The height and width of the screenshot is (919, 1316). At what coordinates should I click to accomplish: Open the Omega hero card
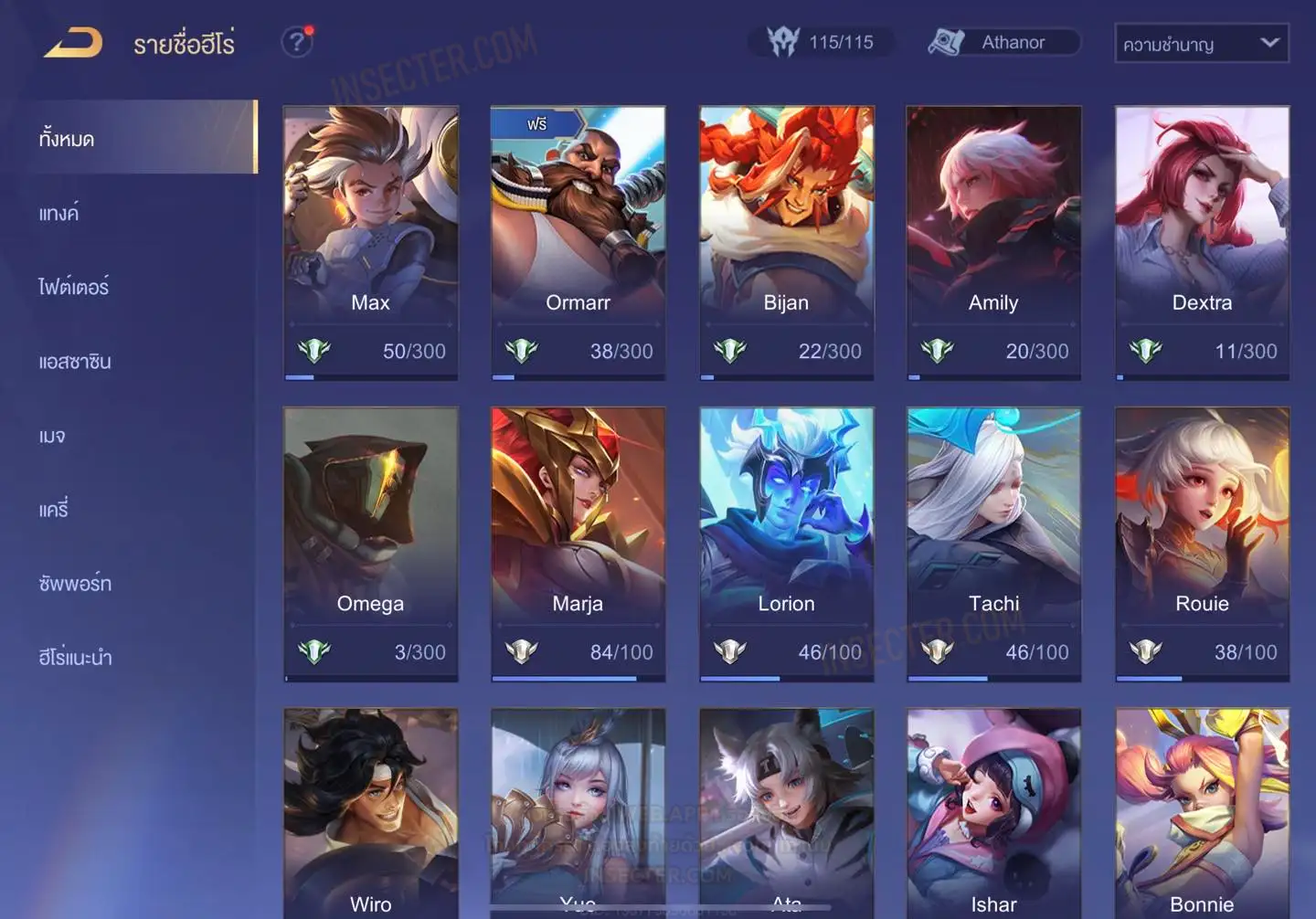click(370, 541)
